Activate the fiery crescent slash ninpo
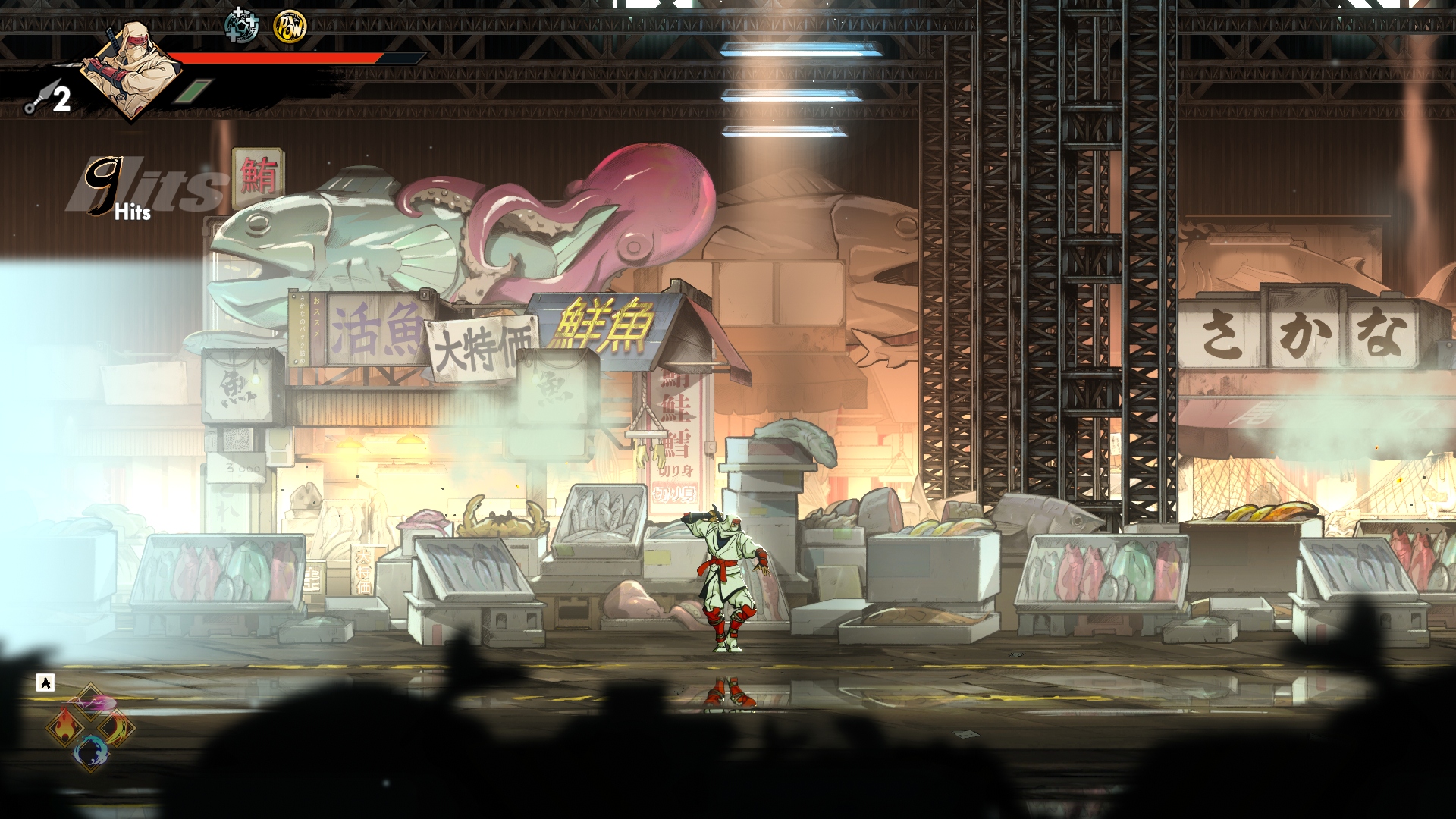The image size is (1456, 819). tap(115, 728)
